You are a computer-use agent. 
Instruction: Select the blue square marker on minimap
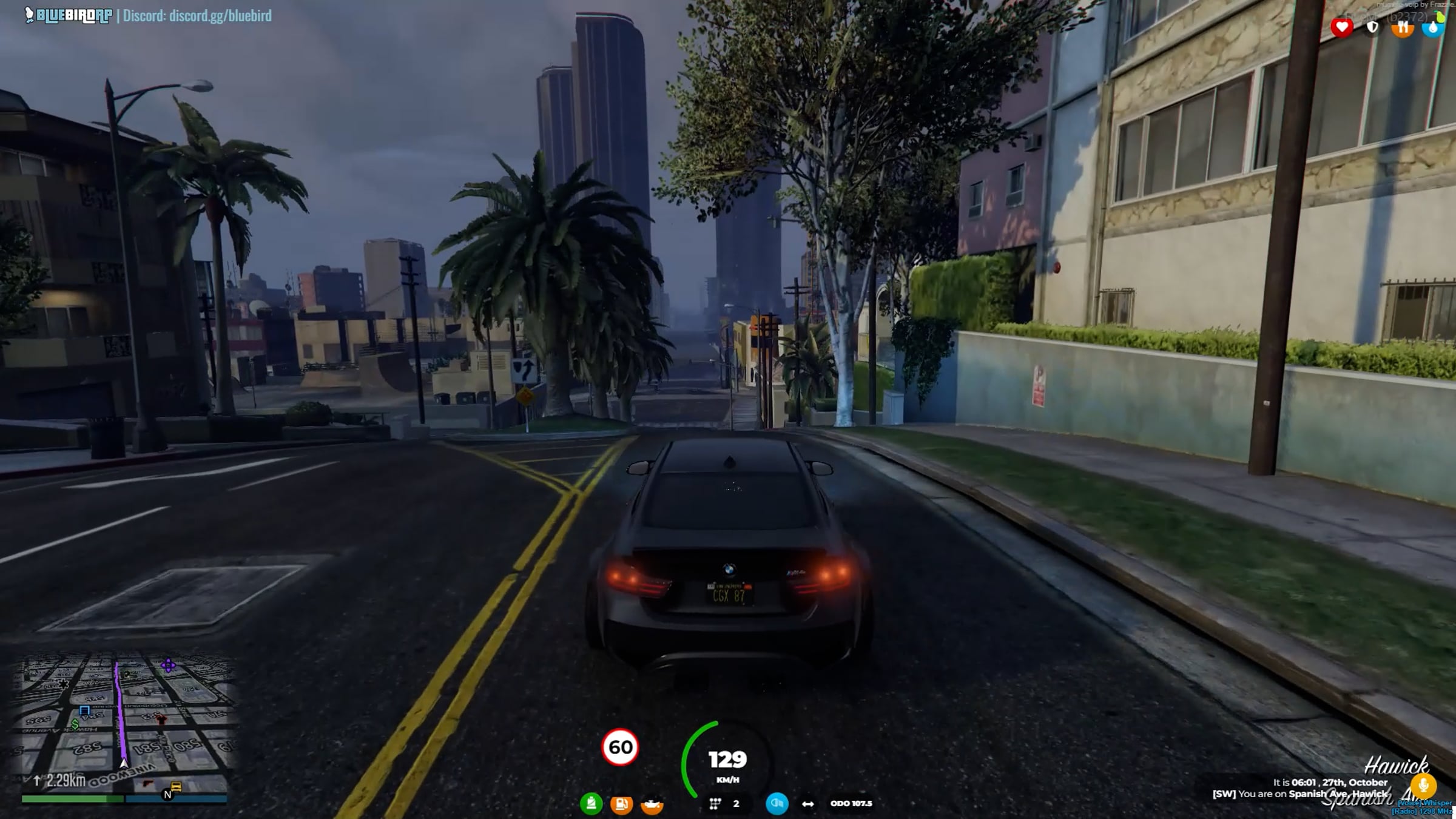coord(84,710)
